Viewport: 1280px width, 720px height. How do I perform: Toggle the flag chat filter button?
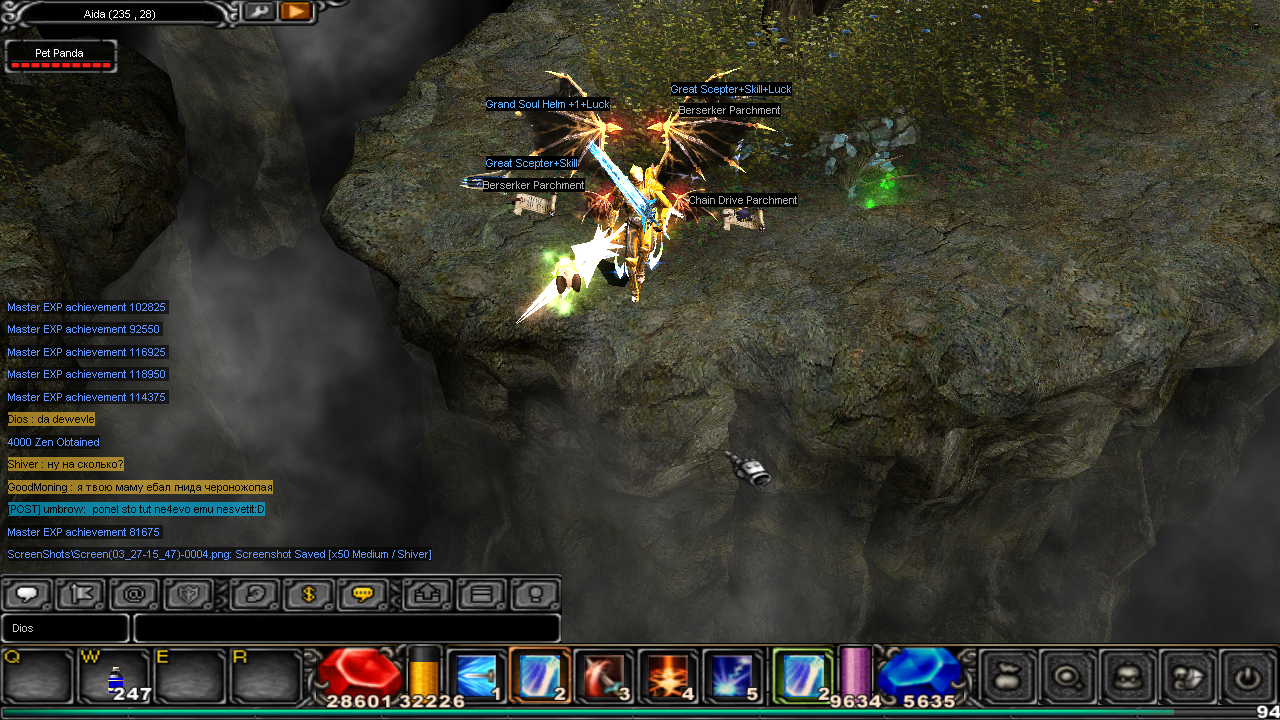(x=81, y=594)
